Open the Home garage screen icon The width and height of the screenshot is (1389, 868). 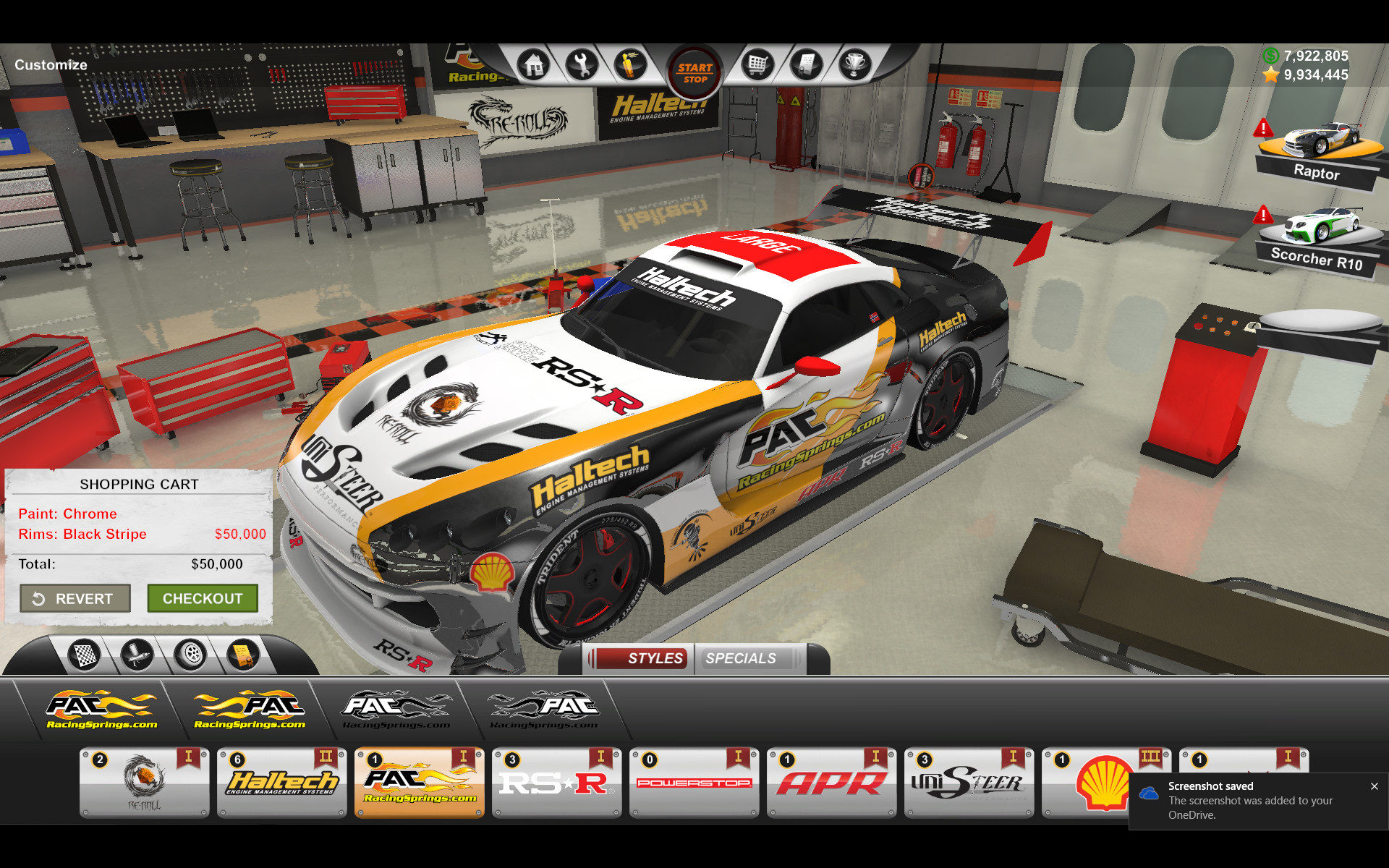click(x=533, y=64)
